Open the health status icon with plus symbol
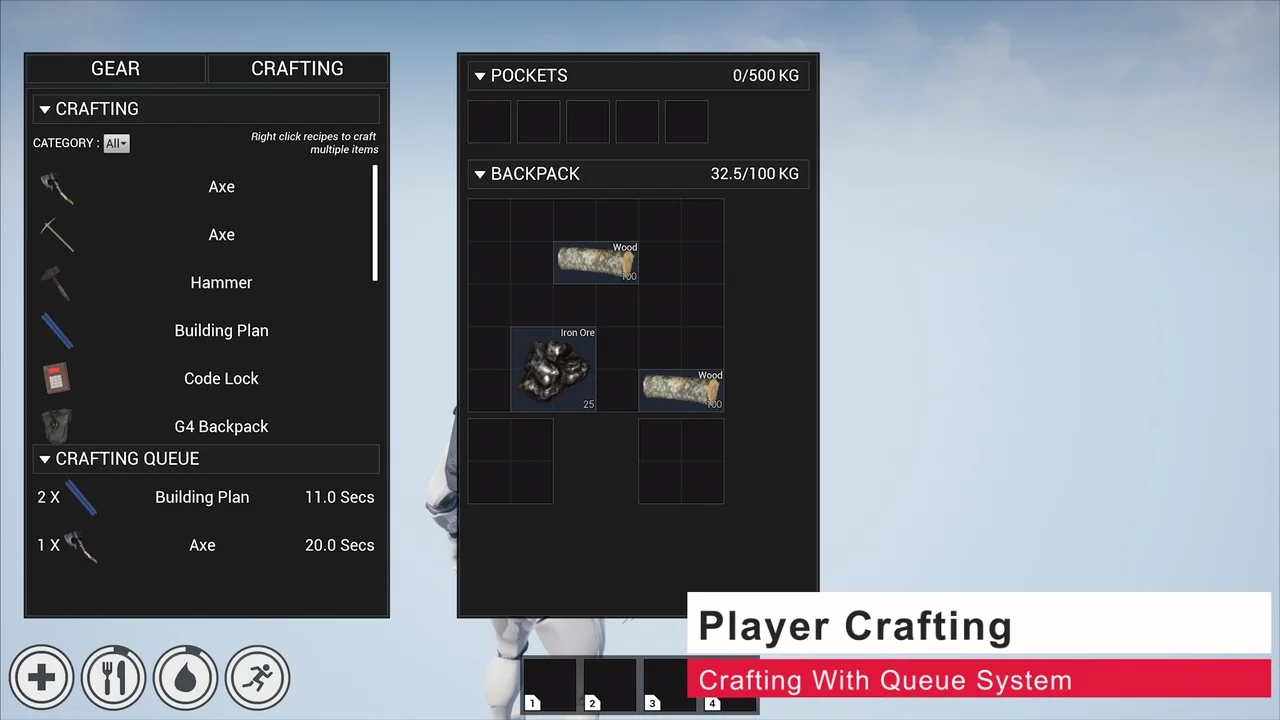Viewport: 1280px width, 720px height. click(x=41, y=677)
